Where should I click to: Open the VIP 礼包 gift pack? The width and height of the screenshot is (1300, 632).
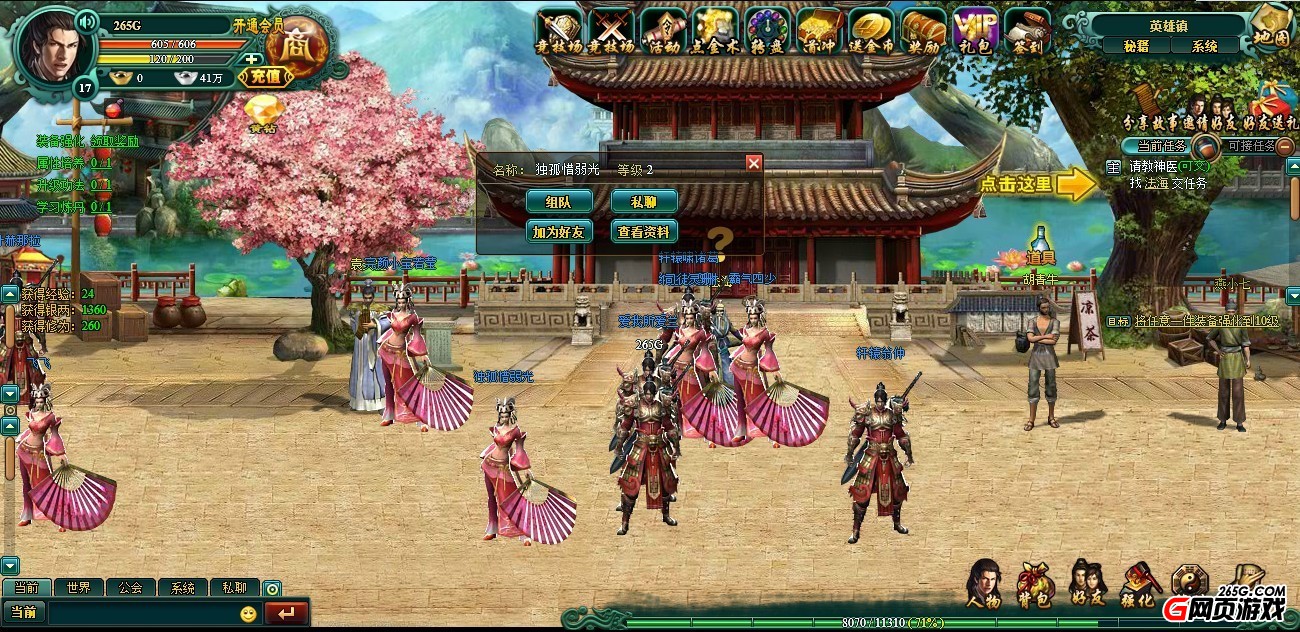tap(974, 30)
